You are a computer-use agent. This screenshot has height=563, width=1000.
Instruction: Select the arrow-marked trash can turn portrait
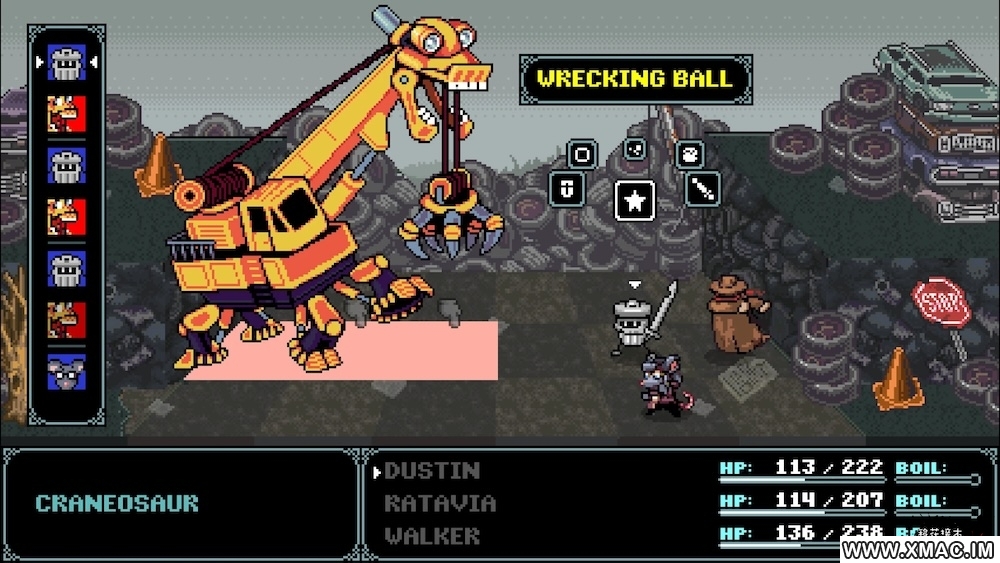pyautogui.click(x=67, y=64)
